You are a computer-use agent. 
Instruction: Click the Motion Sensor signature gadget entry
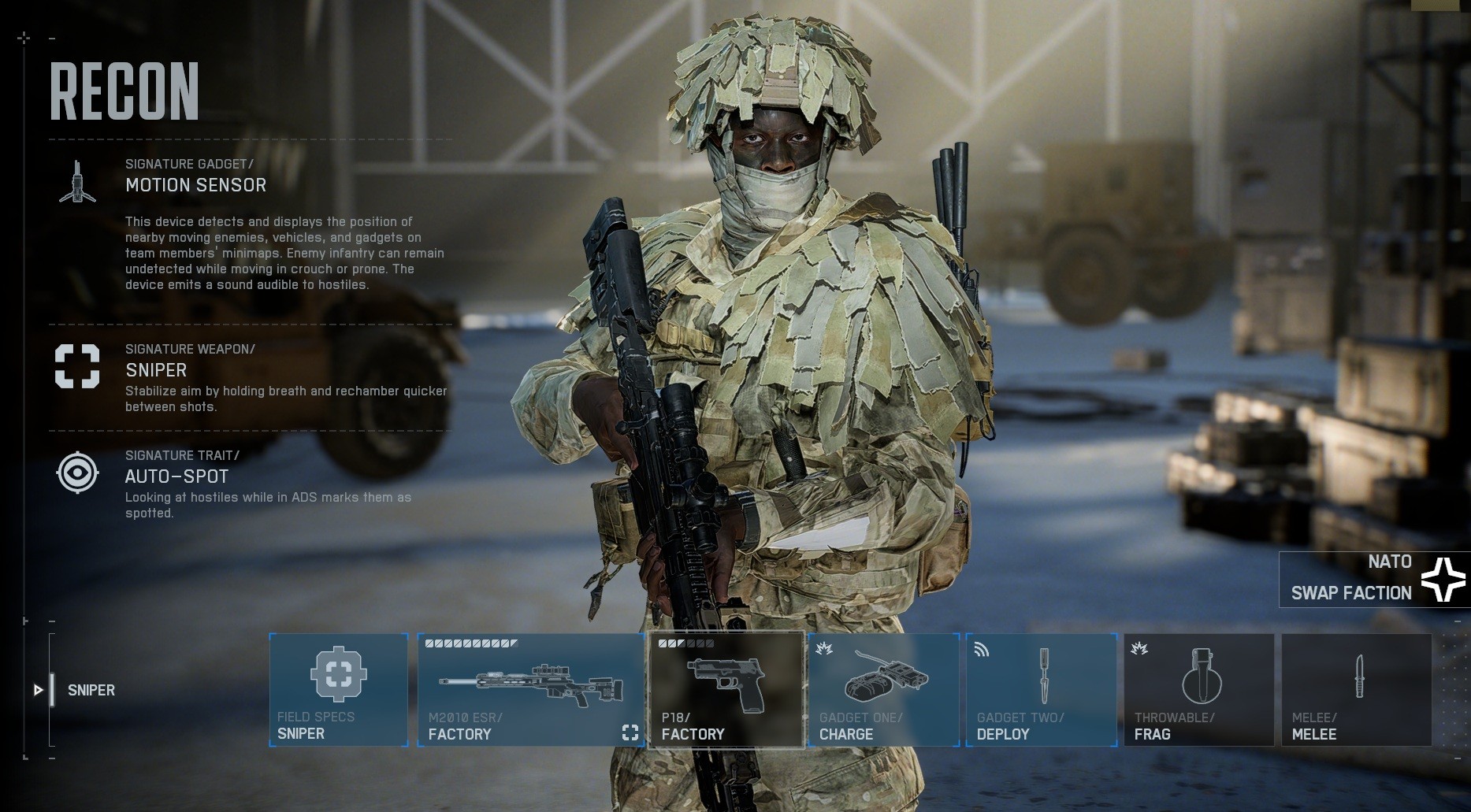click(x=195, y=185)
